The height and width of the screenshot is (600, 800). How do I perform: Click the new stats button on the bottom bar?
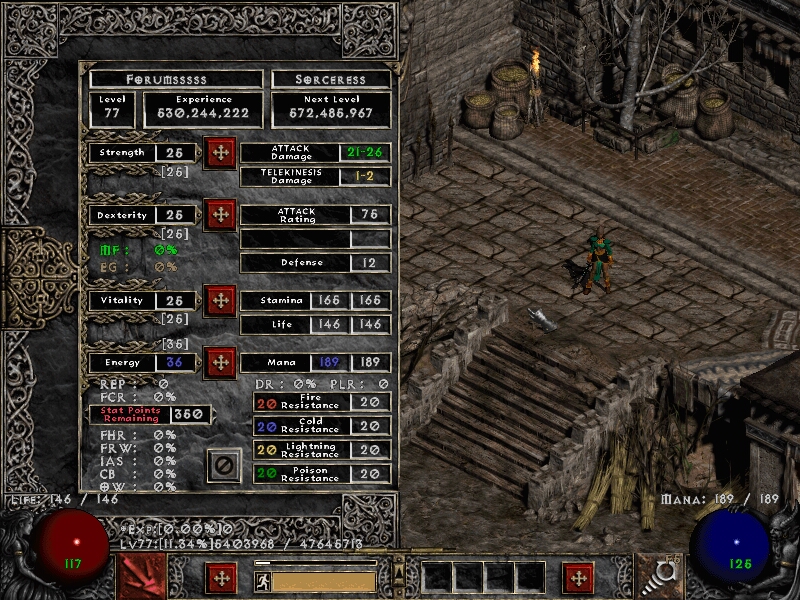221,577
